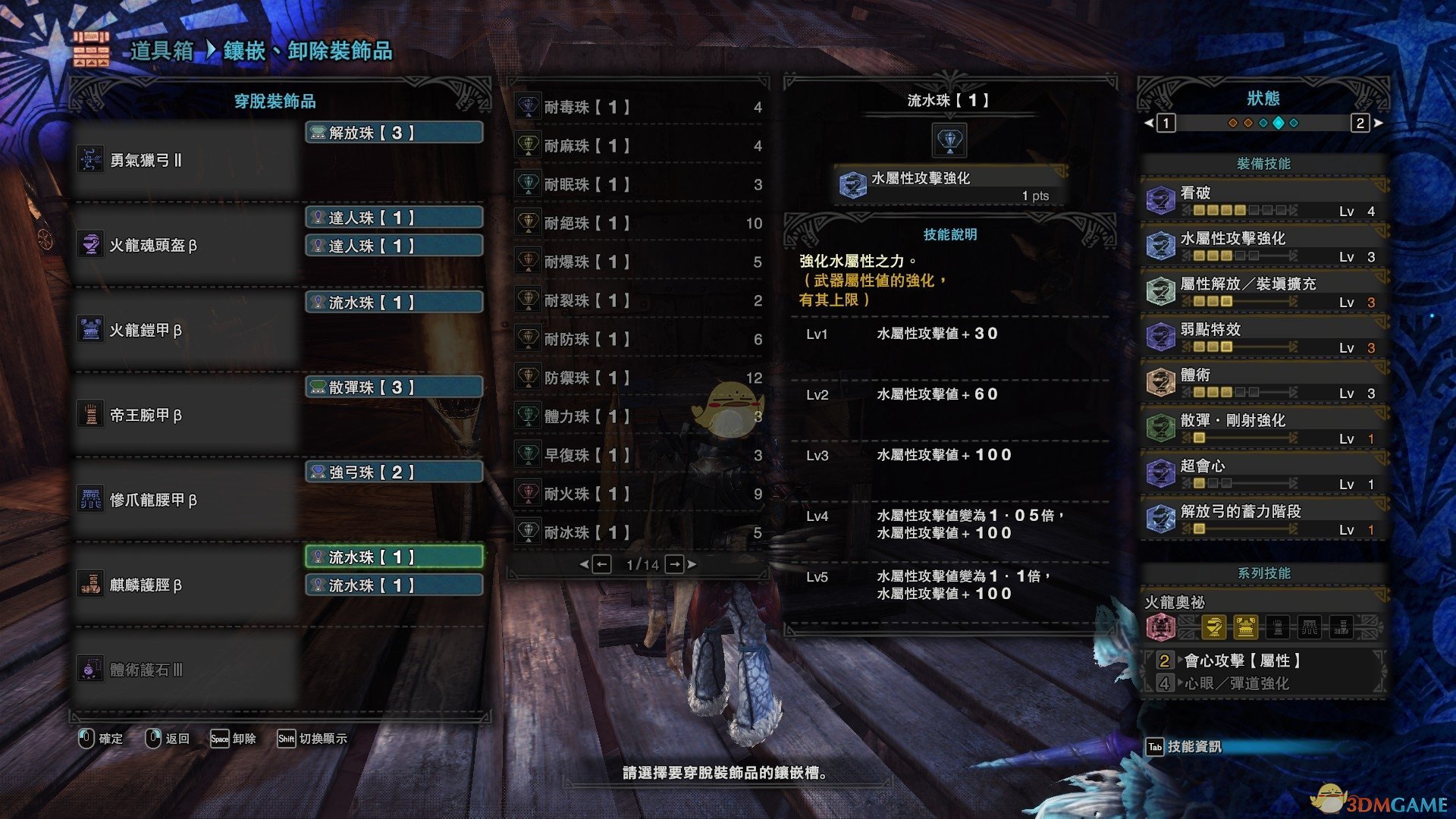Choose 耐火珠【1】 from the list
Screen dimensions: 1456x819
(x=639, y=494)
